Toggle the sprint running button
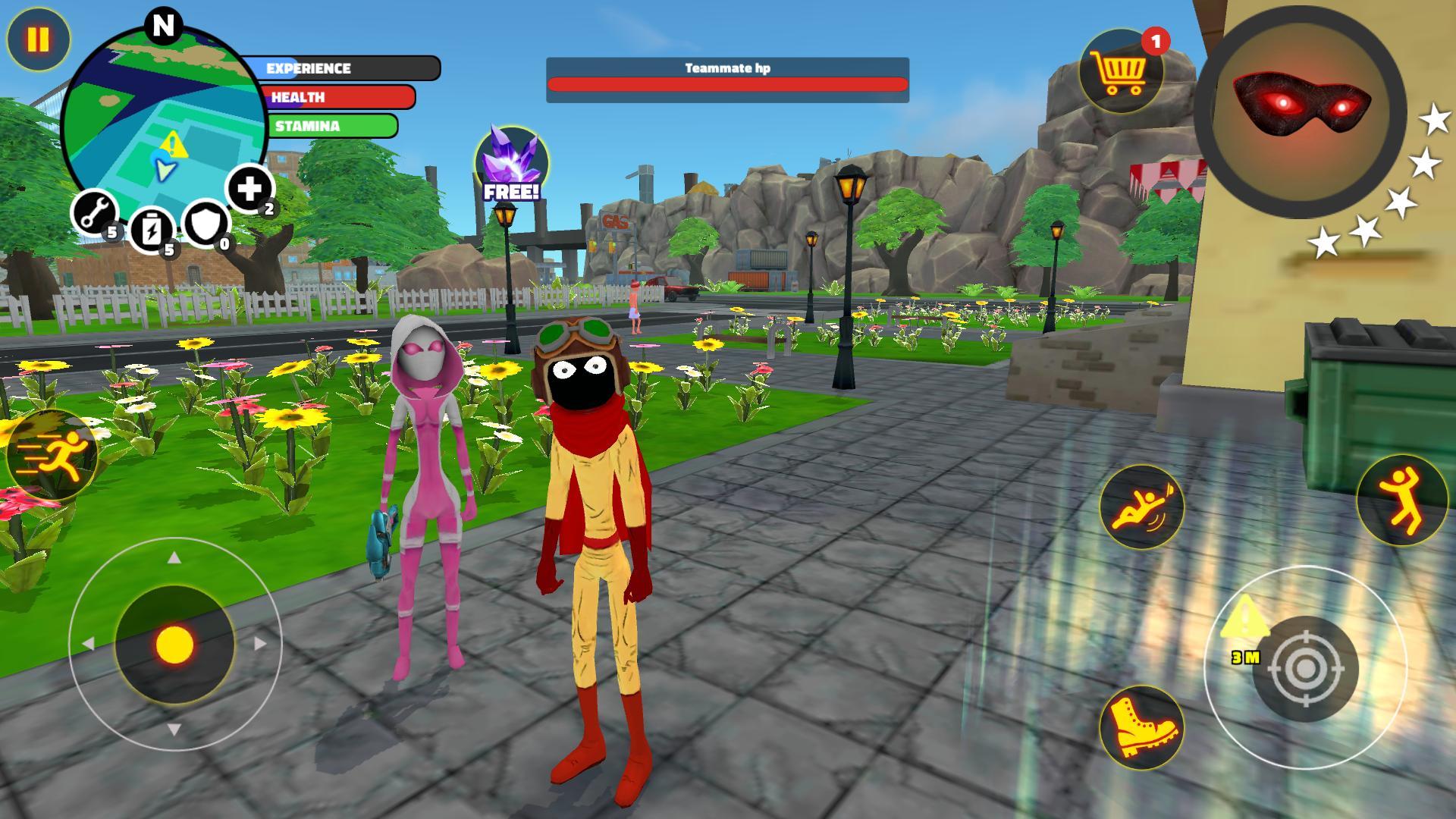 tap(52, 455)
